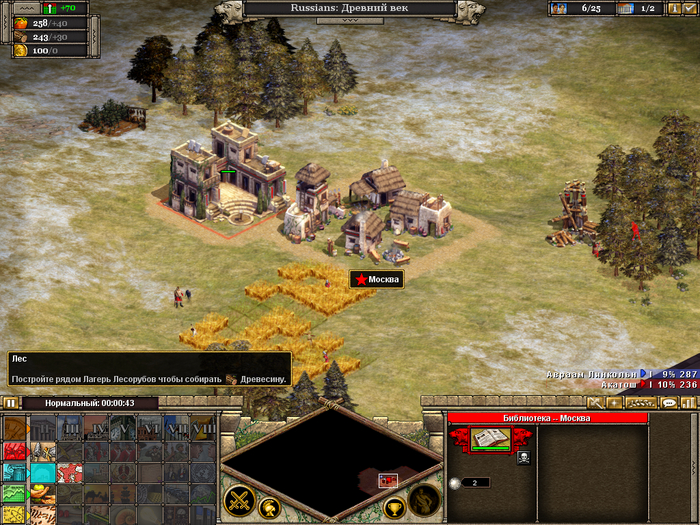Click the gold helmet button
The width and height of the screenshot is (700, 525).
[269, 507]
